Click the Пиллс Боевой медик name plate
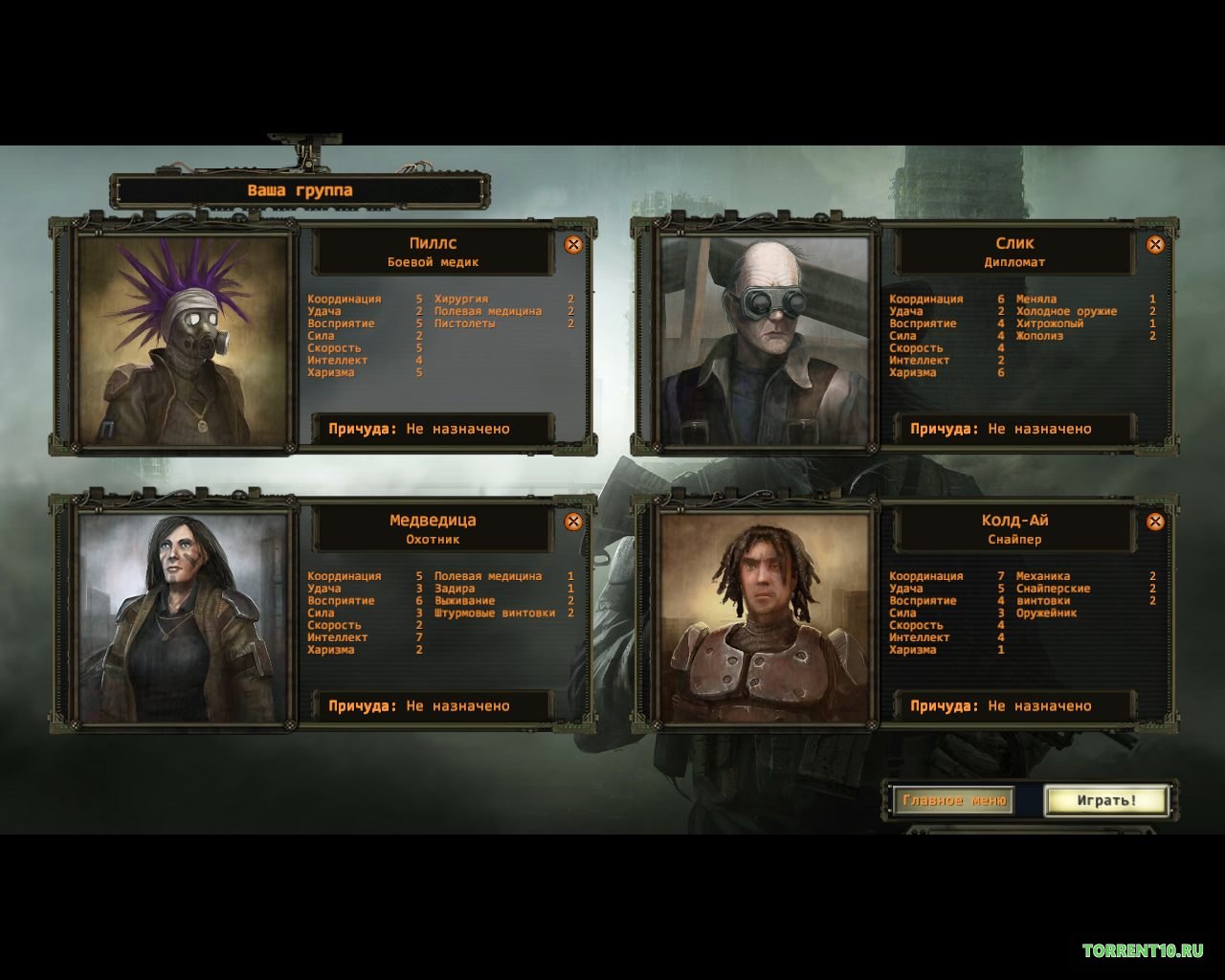1225x980 pixels. click(433, 252)
